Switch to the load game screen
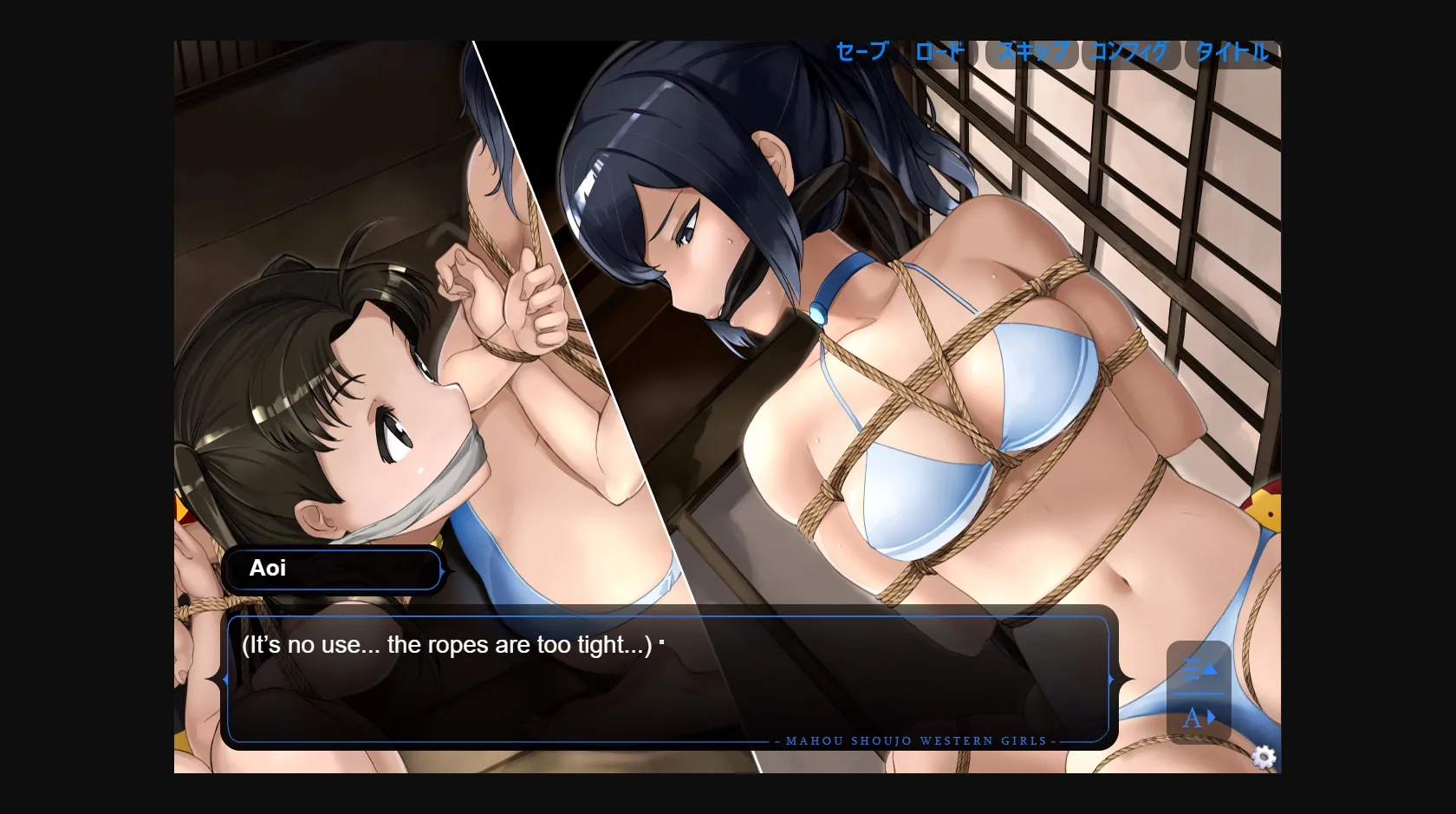Image resolution: width=1456 pixels, height=814 pixels. pyautogui.click(x=939, y=52)
